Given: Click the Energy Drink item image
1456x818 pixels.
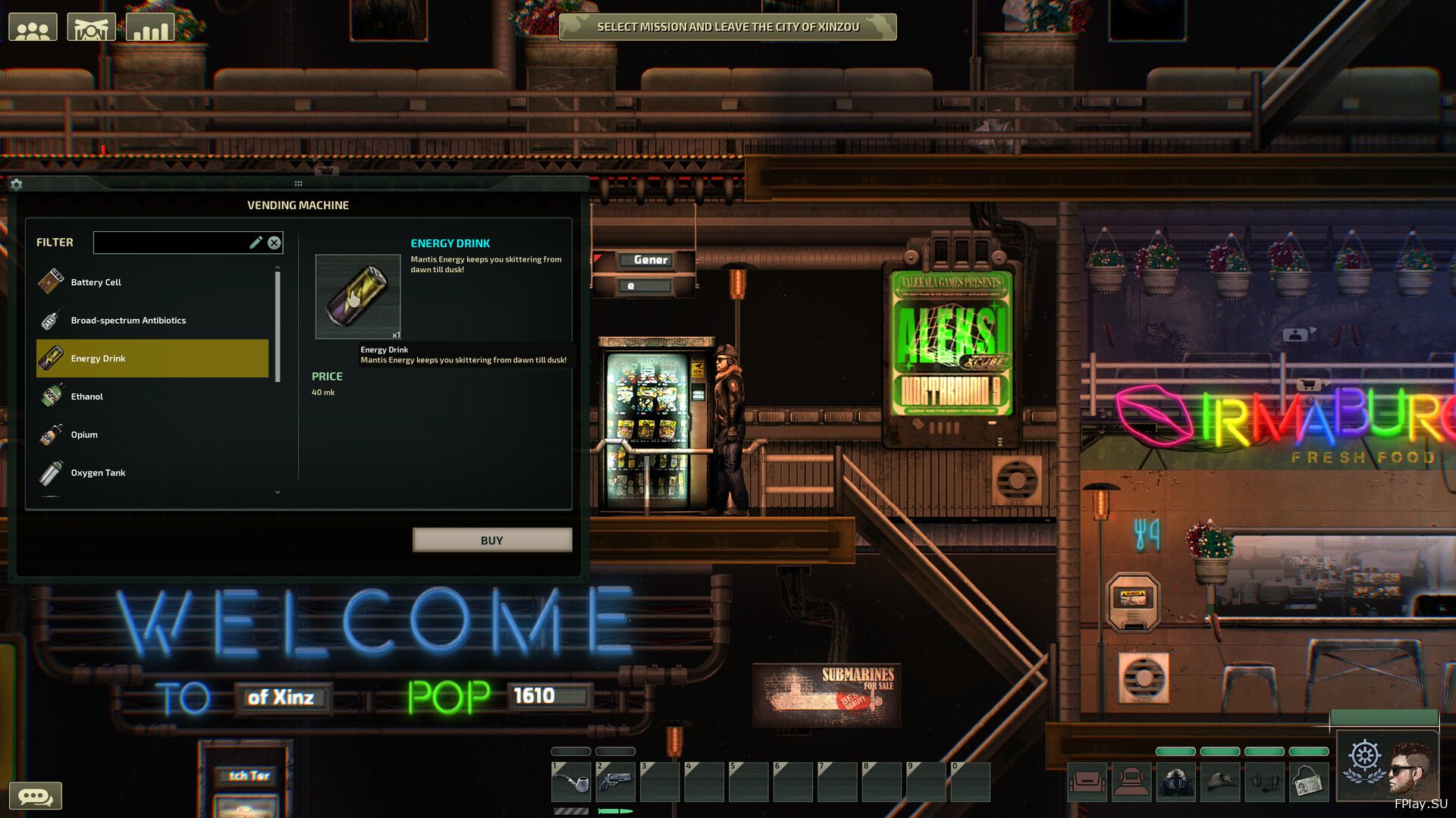Looking at the screenshot, I should (358, 296).
